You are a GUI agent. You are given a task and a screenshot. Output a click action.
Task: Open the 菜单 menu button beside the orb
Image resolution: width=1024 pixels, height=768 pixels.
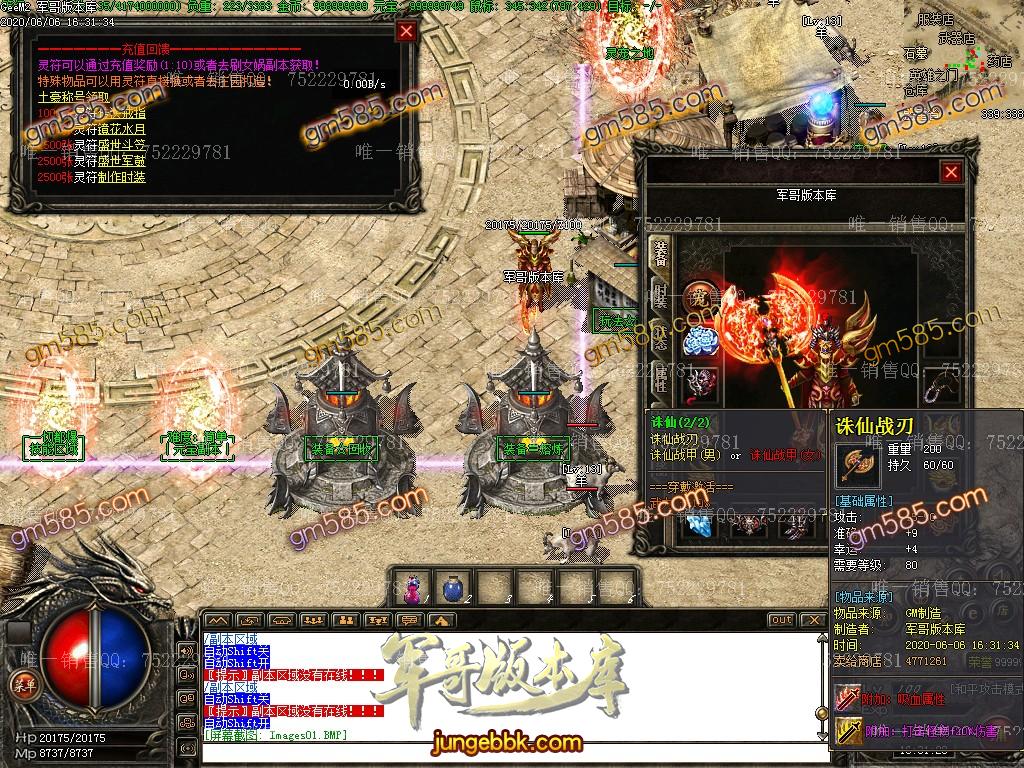pos(21,683)
